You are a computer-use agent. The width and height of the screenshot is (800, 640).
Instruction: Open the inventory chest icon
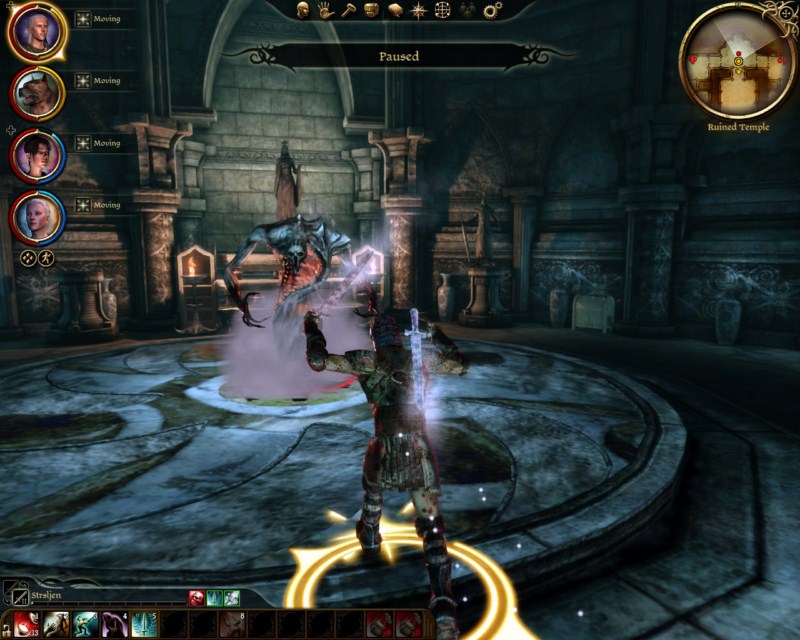point(371,10)
